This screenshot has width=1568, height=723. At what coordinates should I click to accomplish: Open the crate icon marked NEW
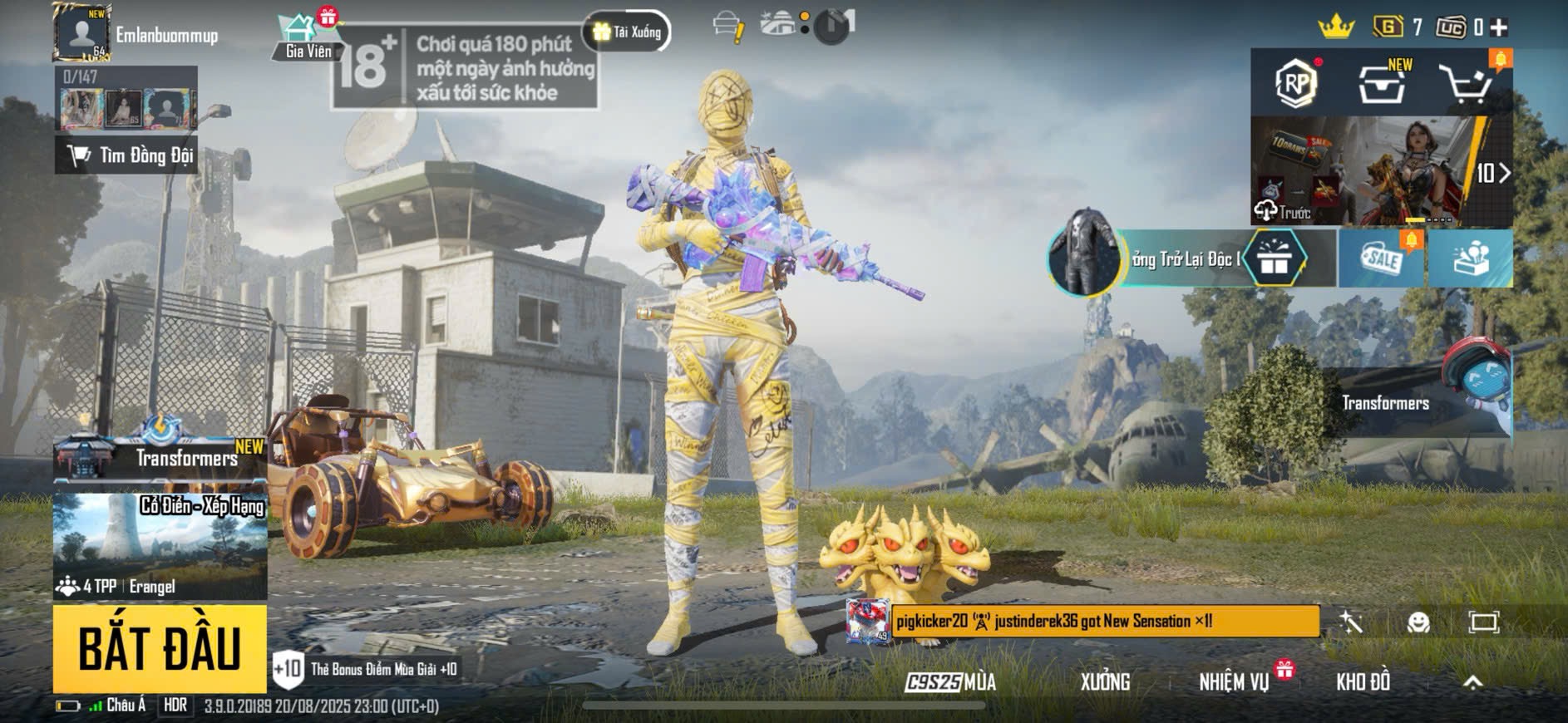(x=1383, y=82)
